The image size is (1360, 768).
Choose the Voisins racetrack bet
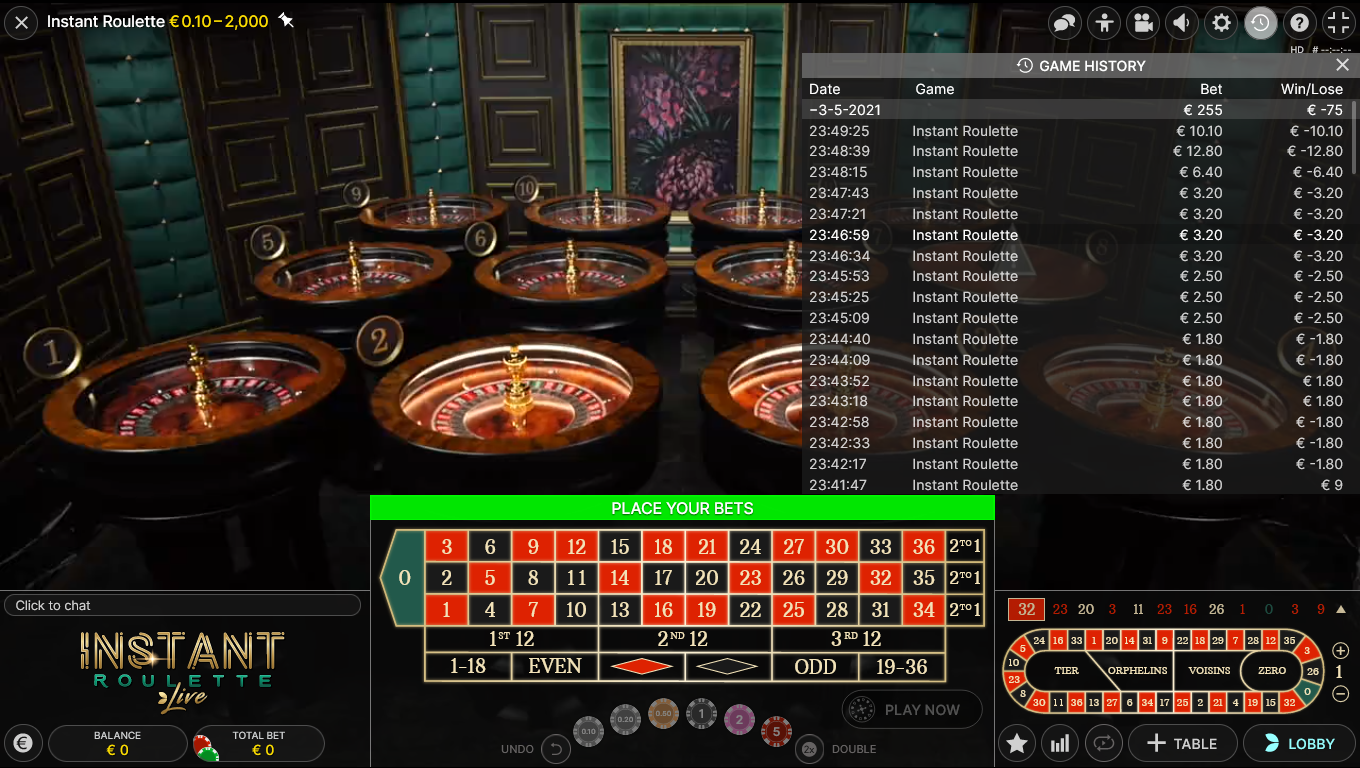tap(1208, 670)
